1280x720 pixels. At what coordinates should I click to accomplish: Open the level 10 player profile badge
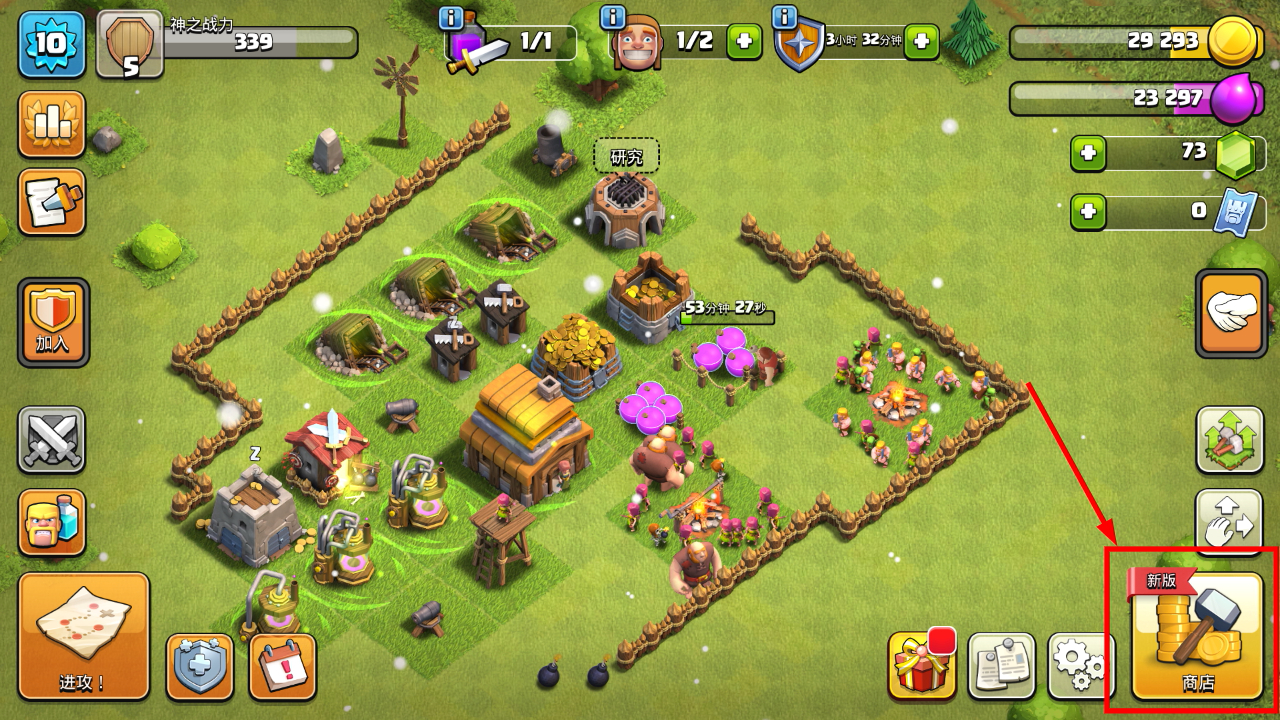click(52, 44)
